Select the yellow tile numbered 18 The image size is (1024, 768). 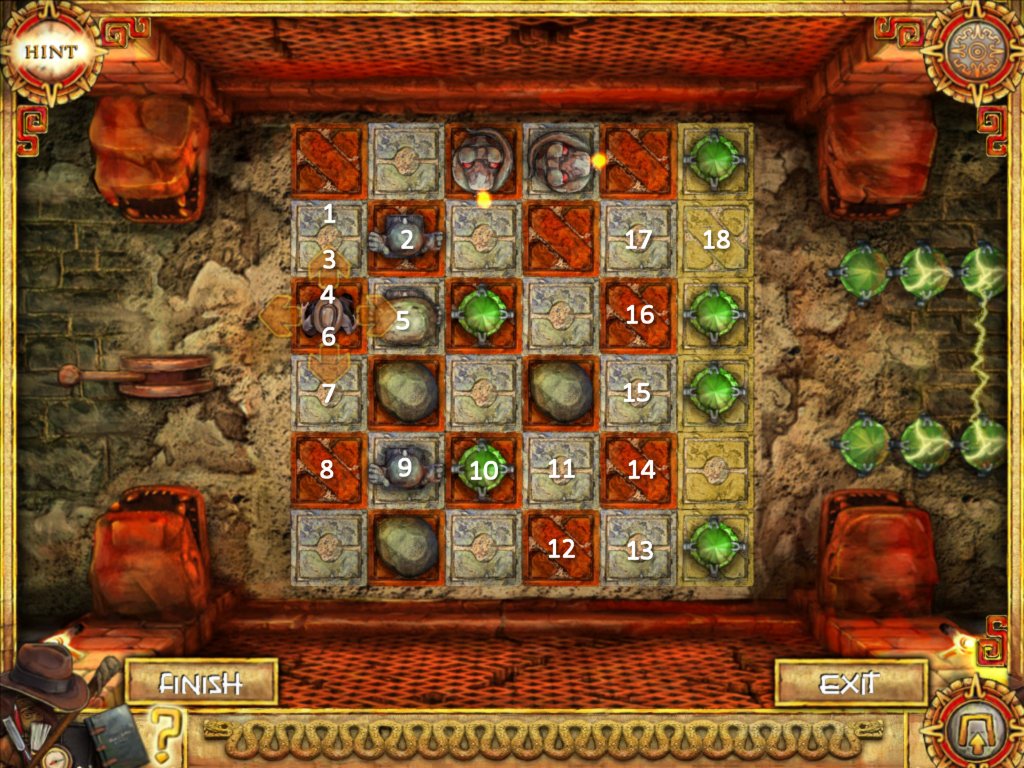coord(716,238)
